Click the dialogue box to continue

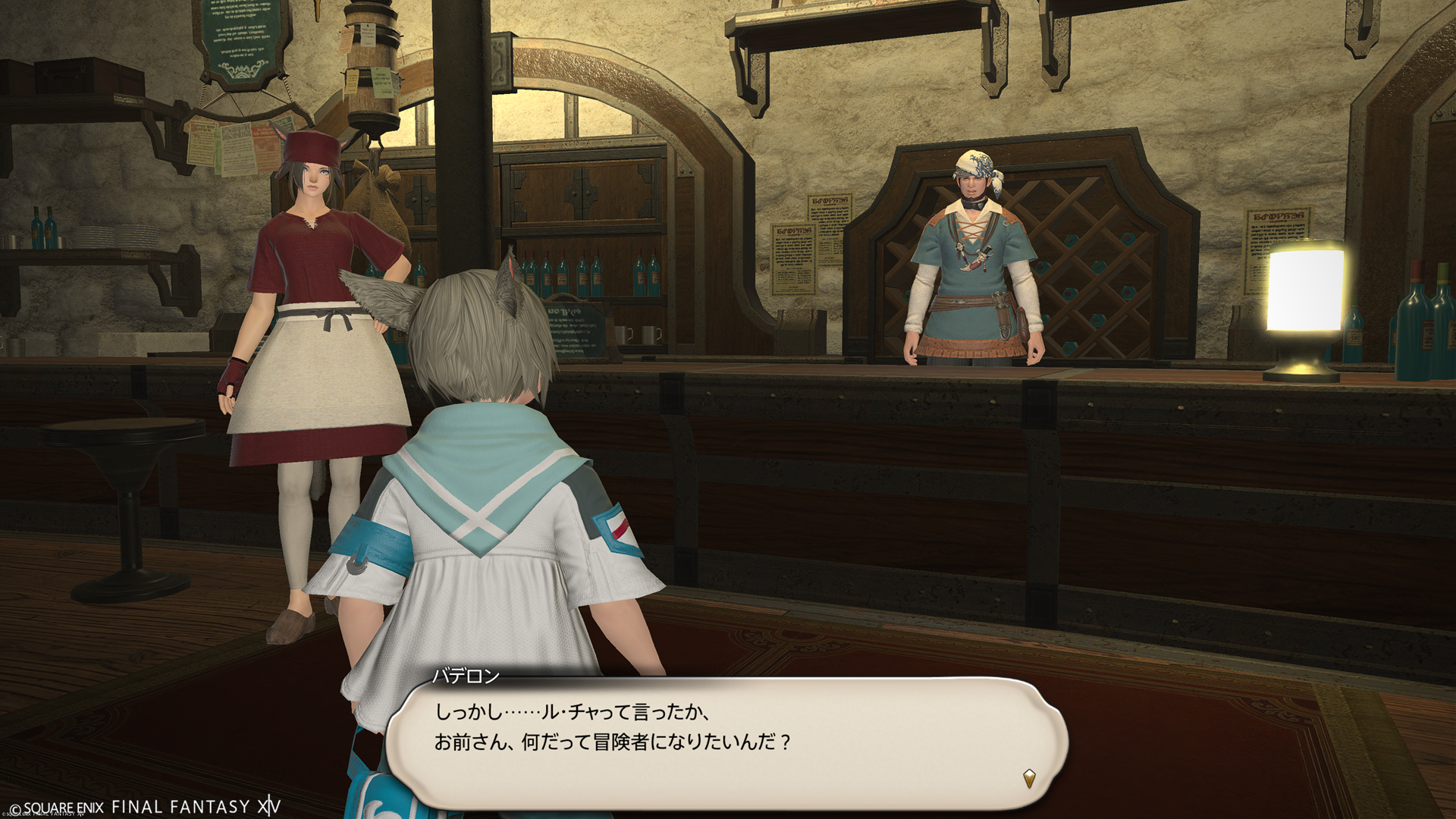pos(726,742)
